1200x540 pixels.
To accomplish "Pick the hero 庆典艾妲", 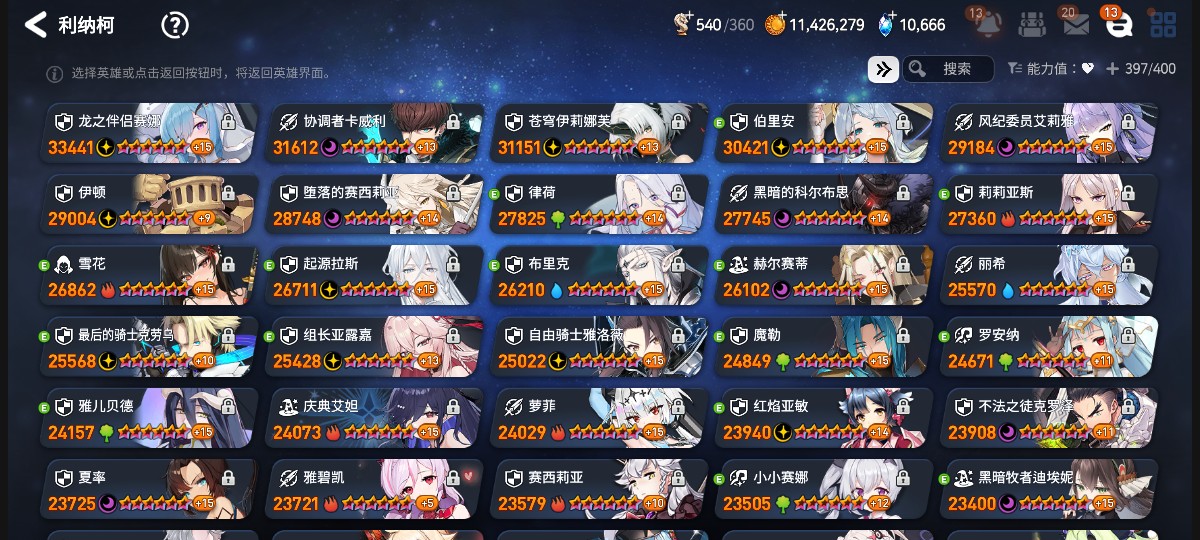I will coord(374,419).
